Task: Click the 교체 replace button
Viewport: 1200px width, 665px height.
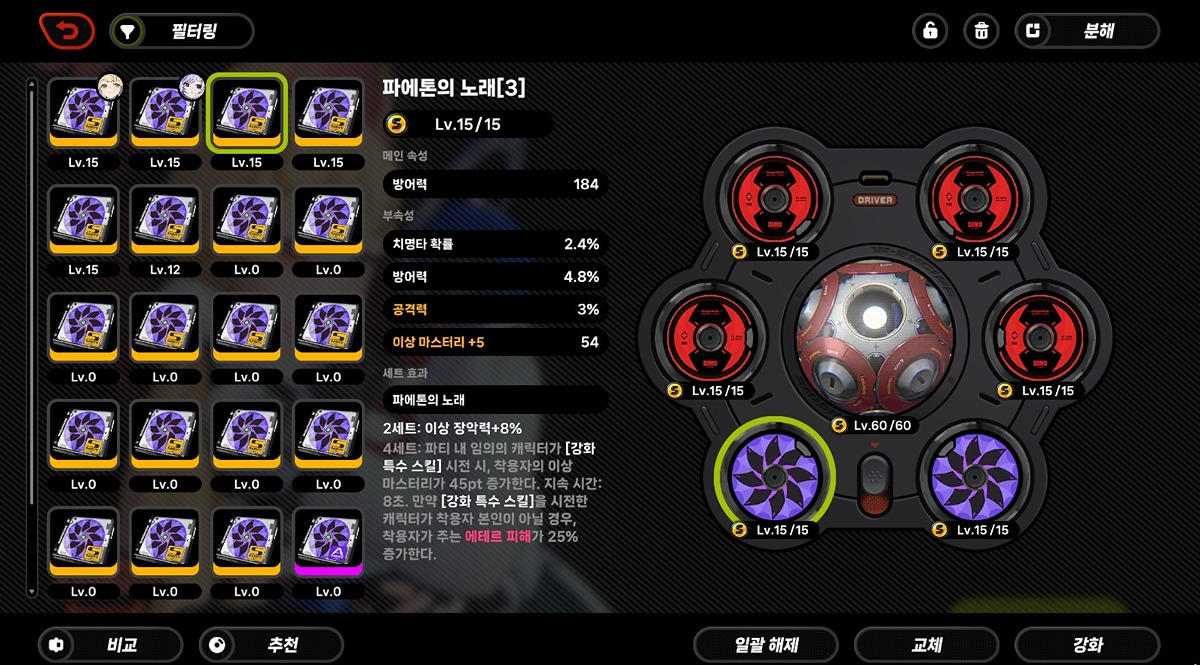Action: 926,645
